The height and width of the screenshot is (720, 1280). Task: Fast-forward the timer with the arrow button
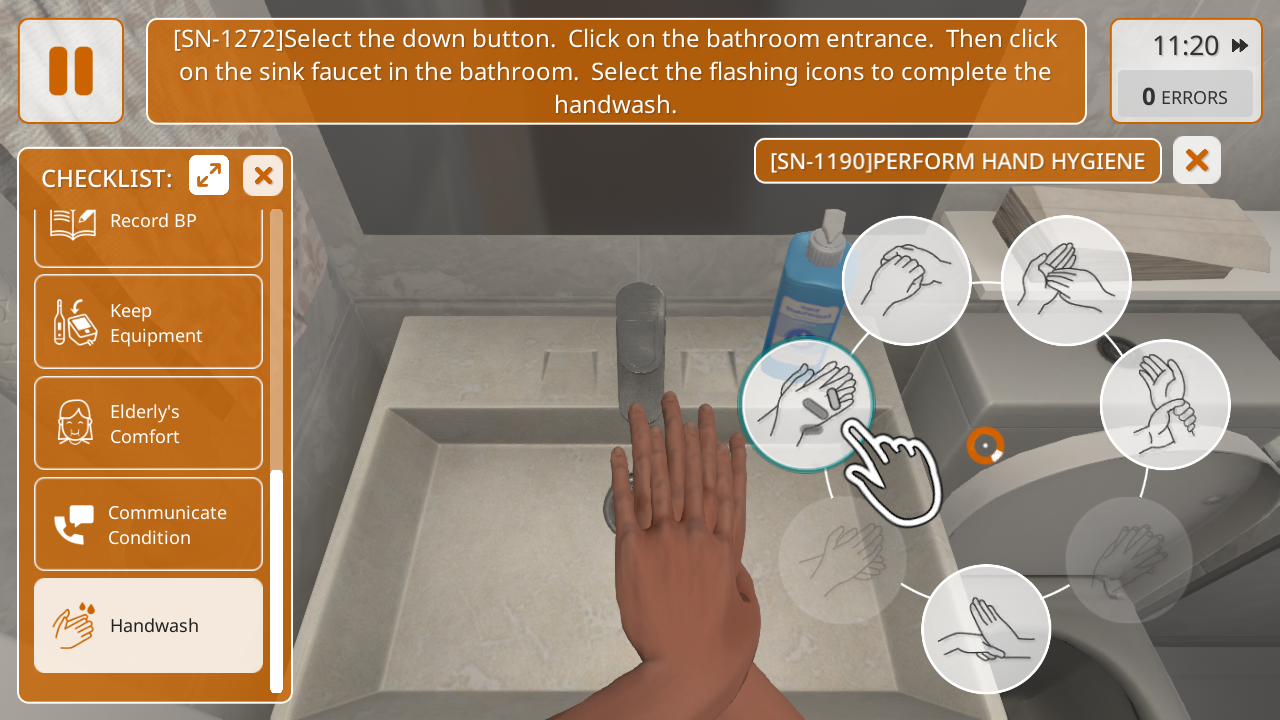1240,46
